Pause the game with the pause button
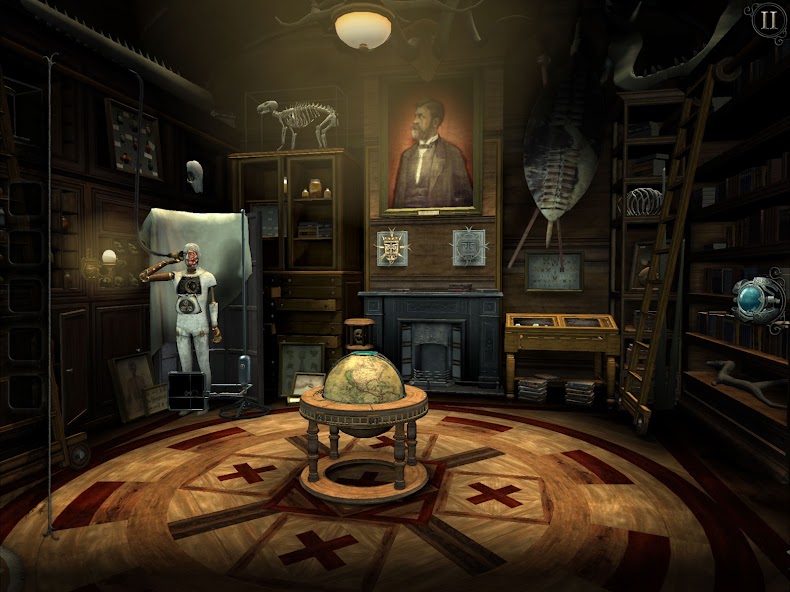The image size is (790, 592). pyautogui.click(x=767, y=20)
